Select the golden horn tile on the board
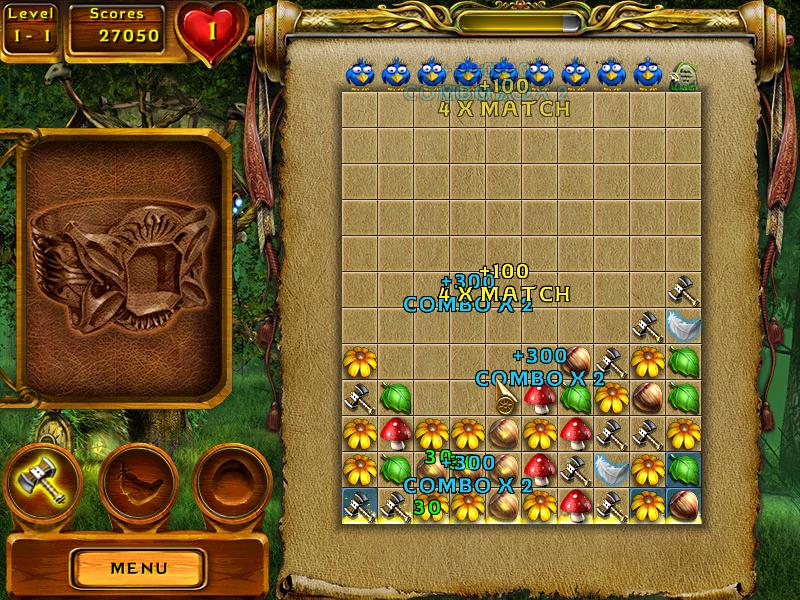This screenshot has width=800, height=600. [504, 400]
